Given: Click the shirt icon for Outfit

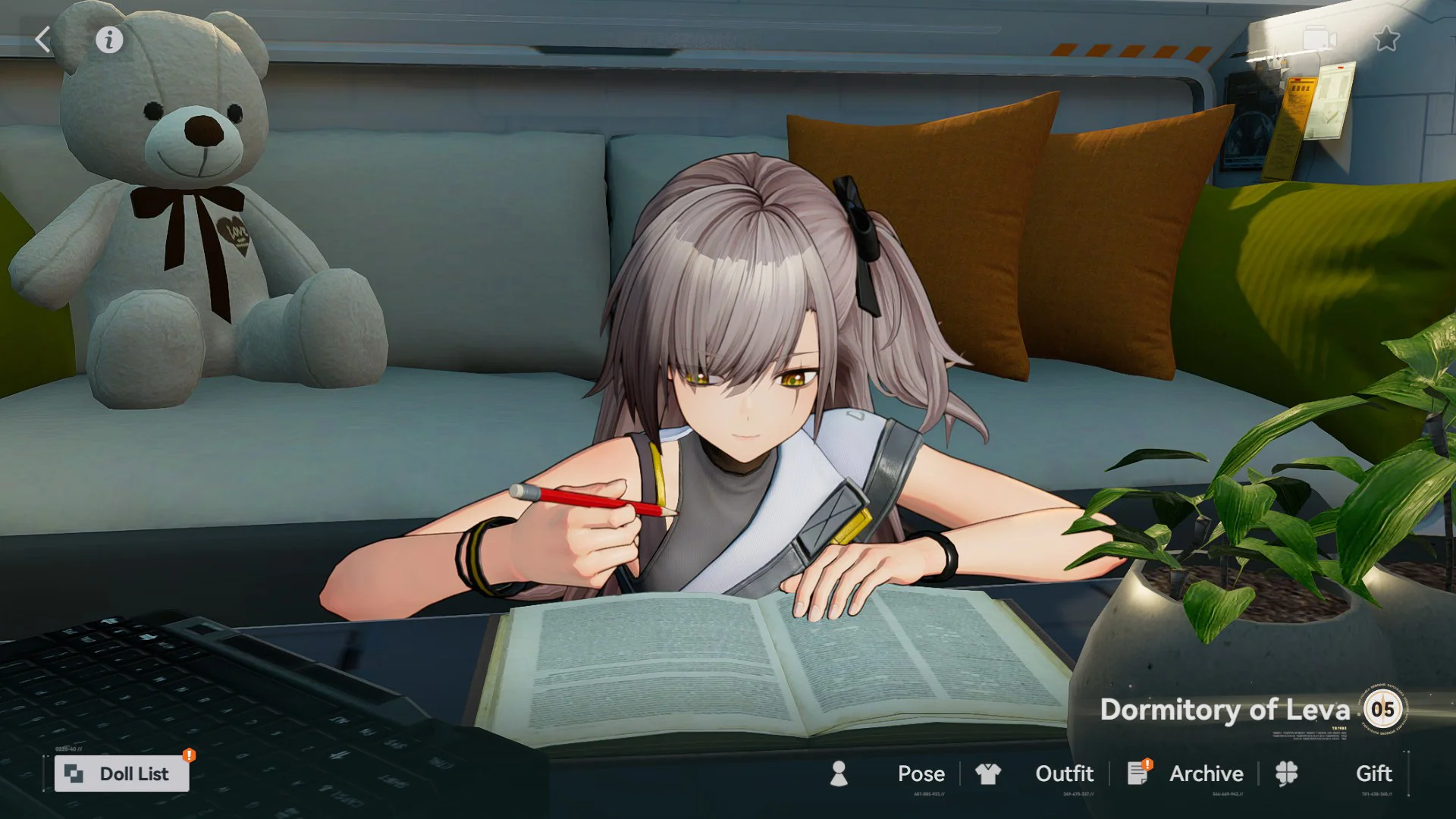Looking at the screenshot, I should click(x=988, y=773).
